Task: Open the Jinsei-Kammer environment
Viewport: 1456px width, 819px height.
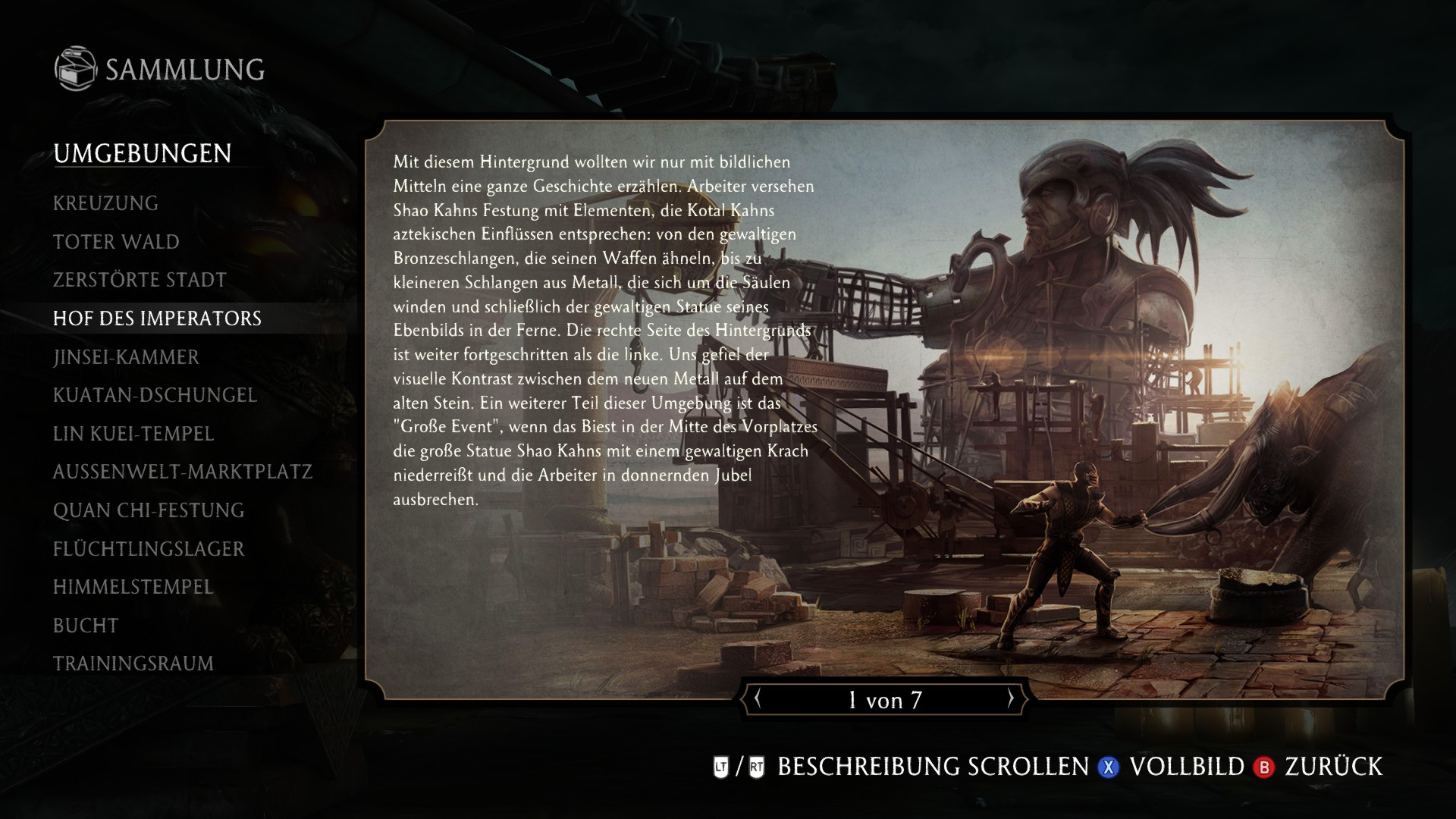Action: tap(126, 357)
